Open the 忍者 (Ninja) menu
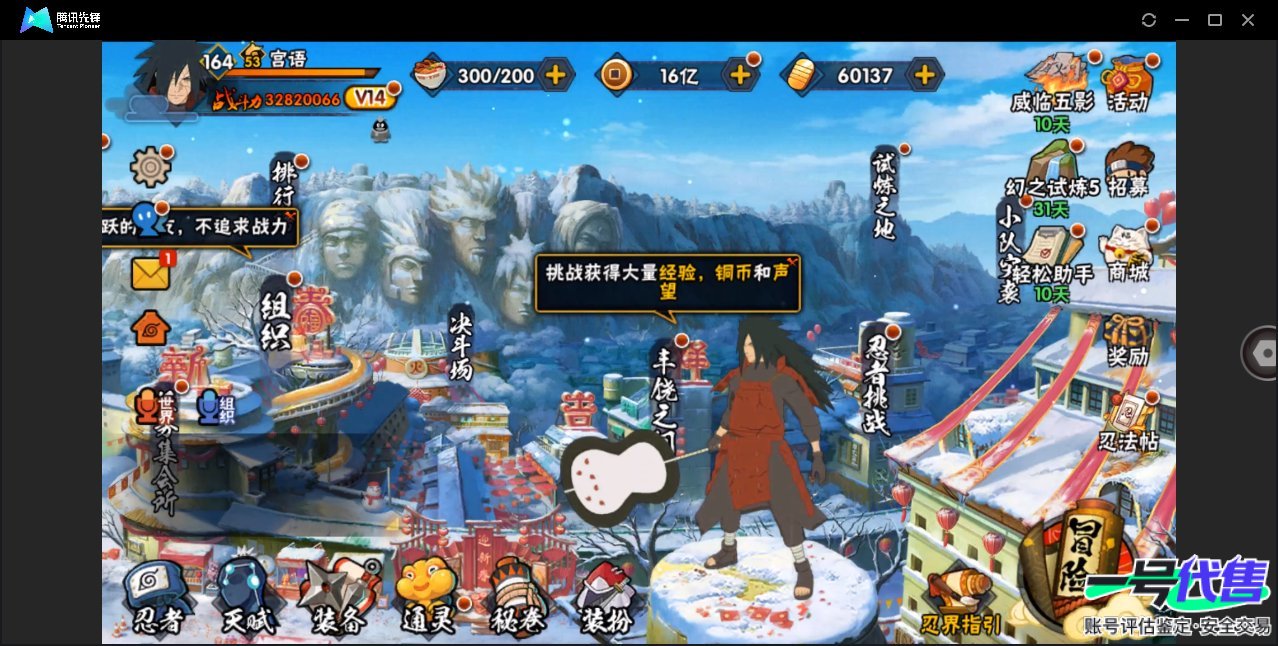This screenshot has width=1278, height=646. click(x=158, y=597)
